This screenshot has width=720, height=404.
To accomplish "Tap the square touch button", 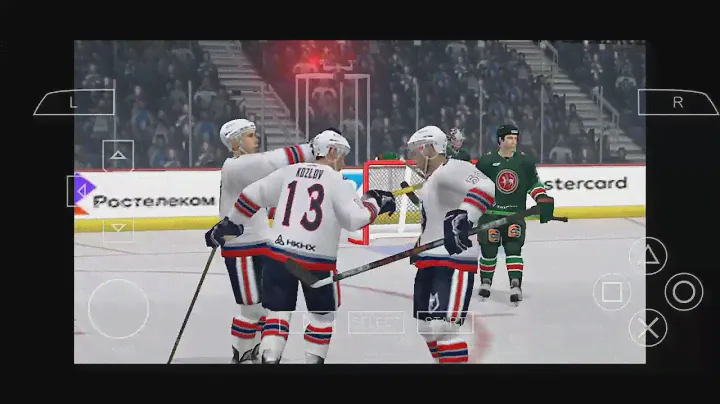I will click(x=612, y=292).
